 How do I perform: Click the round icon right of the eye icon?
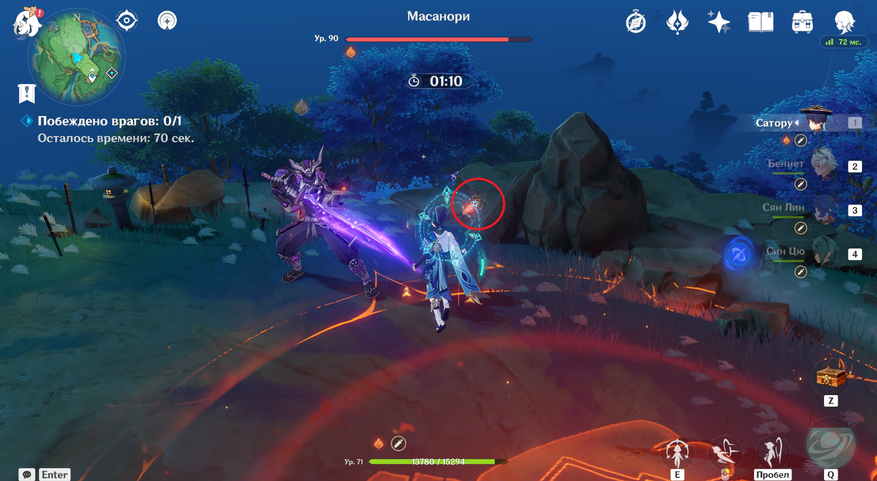point(167,21)
